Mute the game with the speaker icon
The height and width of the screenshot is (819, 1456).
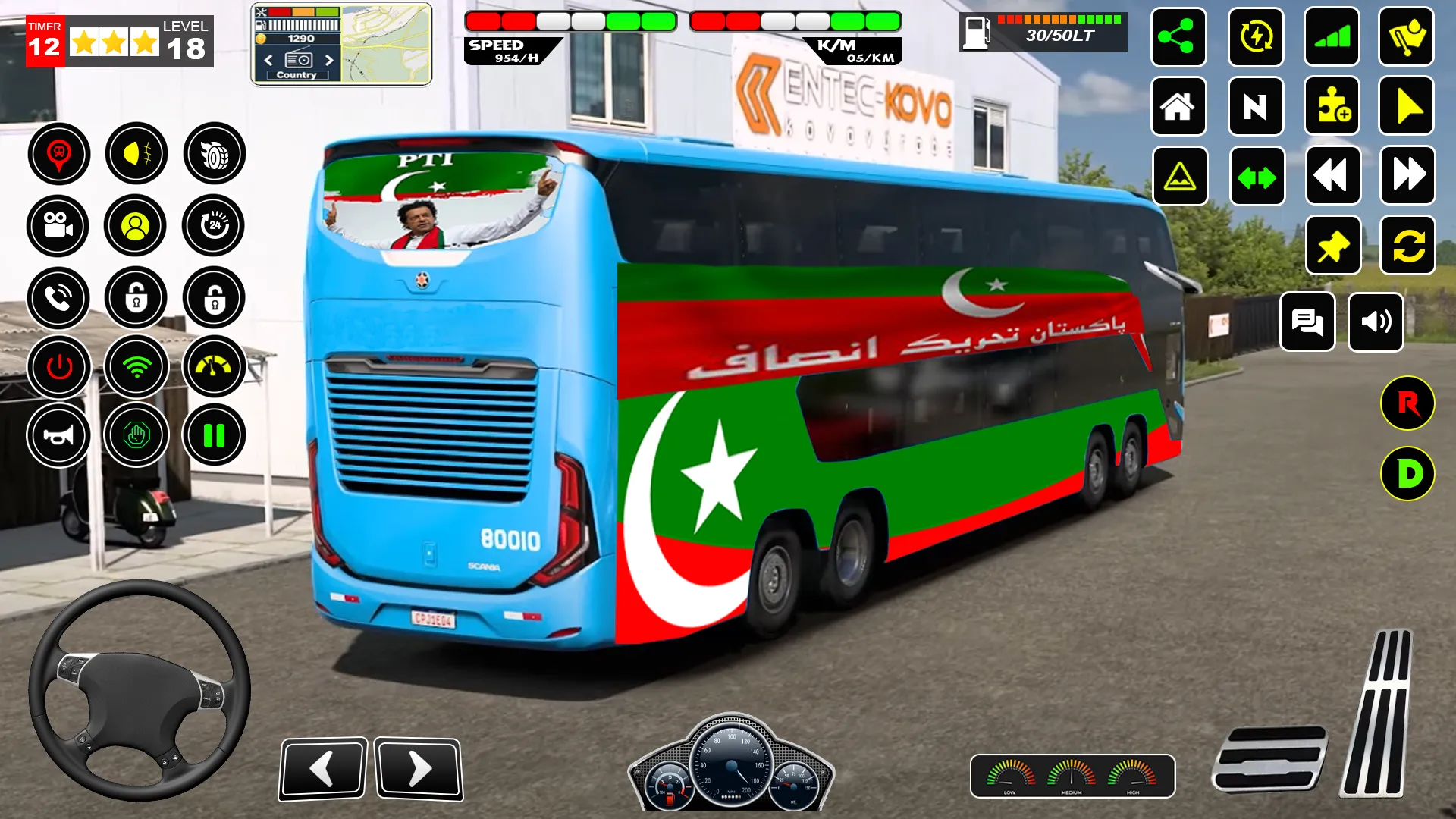point(1377,322)
